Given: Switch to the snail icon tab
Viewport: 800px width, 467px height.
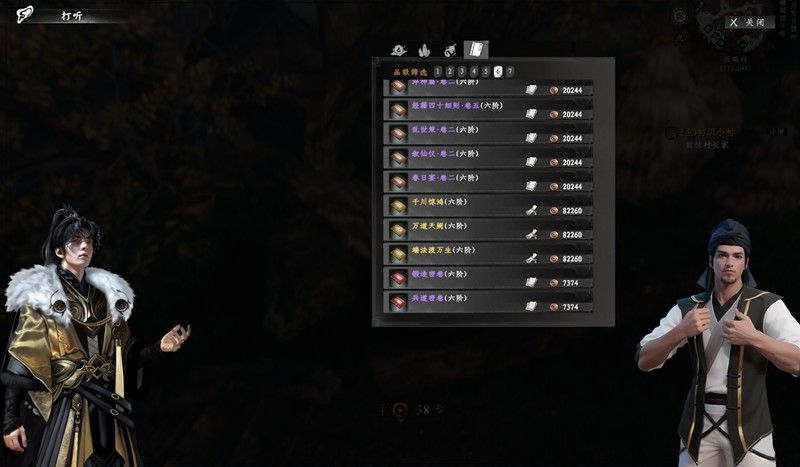Looking at the screenshot, I should [399, 49].
